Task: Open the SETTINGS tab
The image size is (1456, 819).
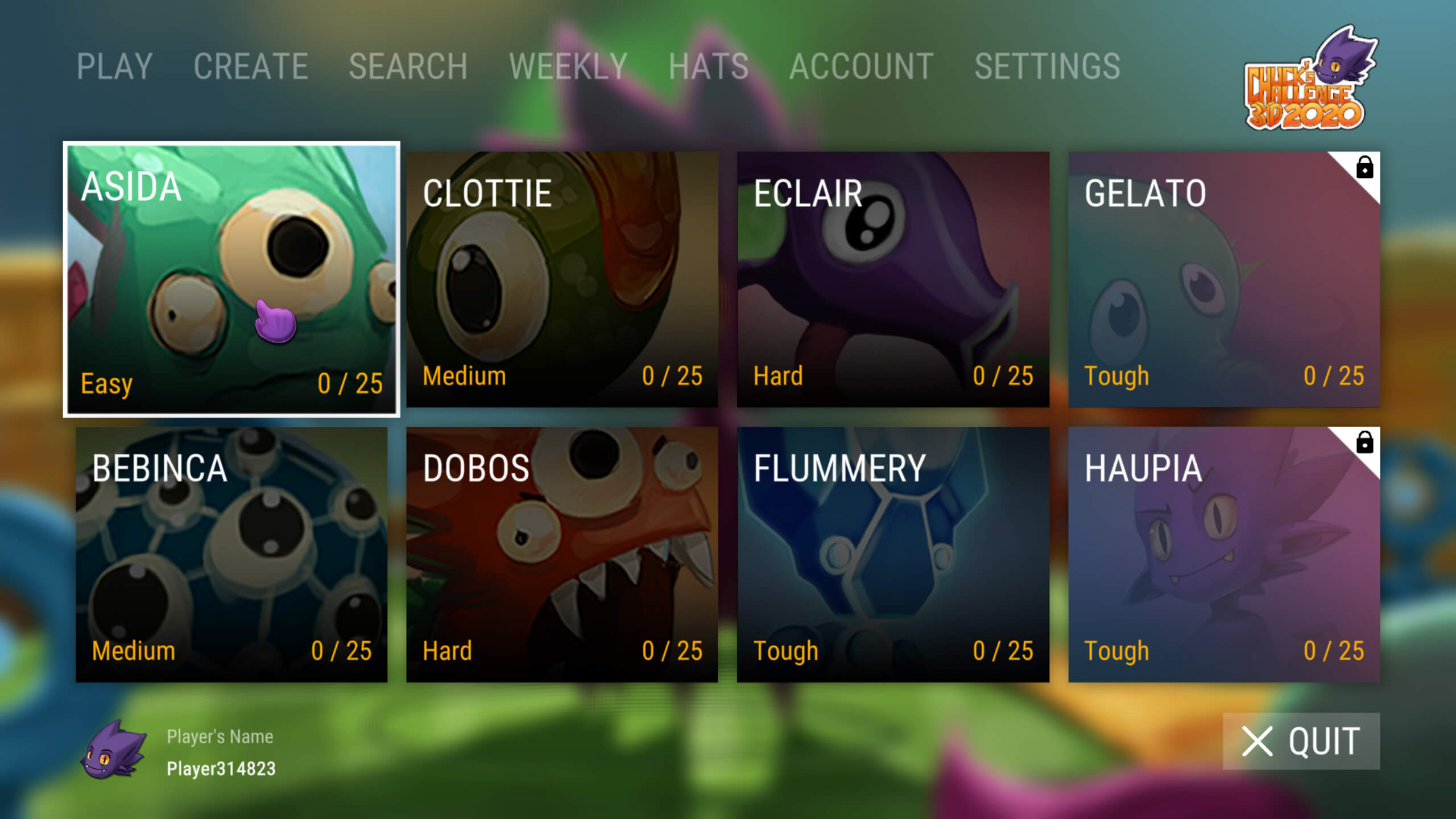Action: 1047,67
